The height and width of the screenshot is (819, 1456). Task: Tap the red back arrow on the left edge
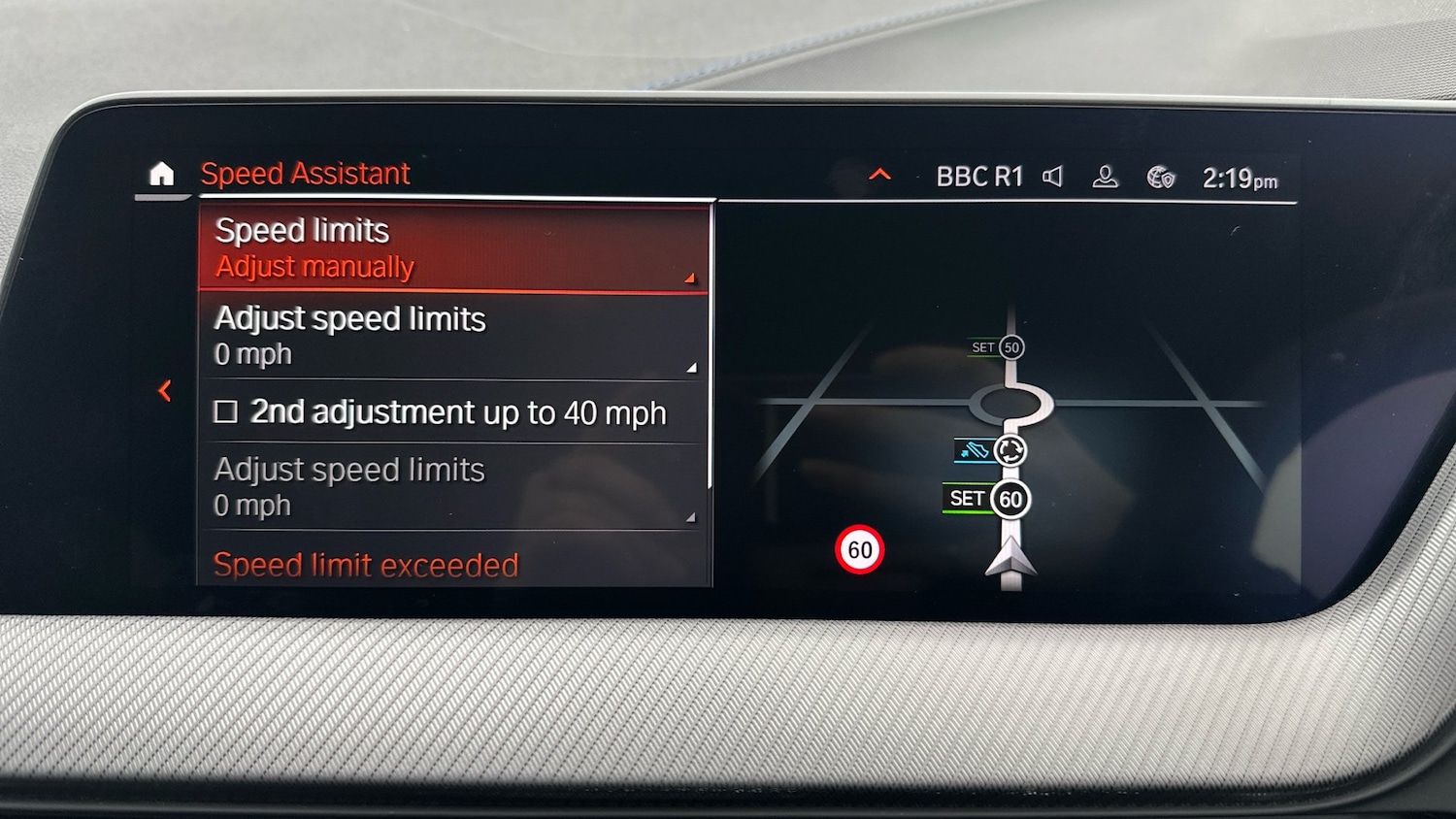[166, 390]
